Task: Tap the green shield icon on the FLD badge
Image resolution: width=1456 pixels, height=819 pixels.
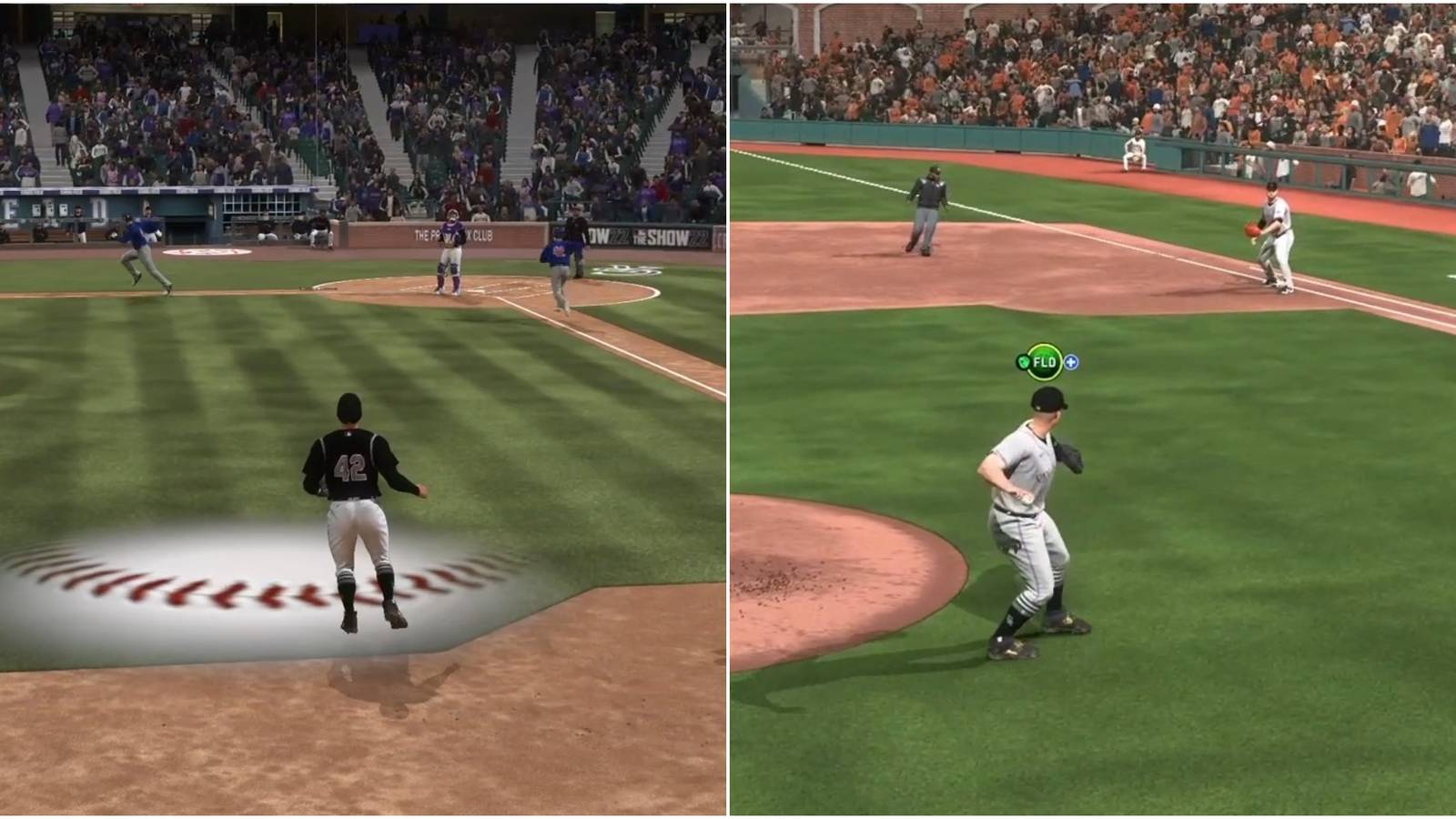Action: point(1024,361)
